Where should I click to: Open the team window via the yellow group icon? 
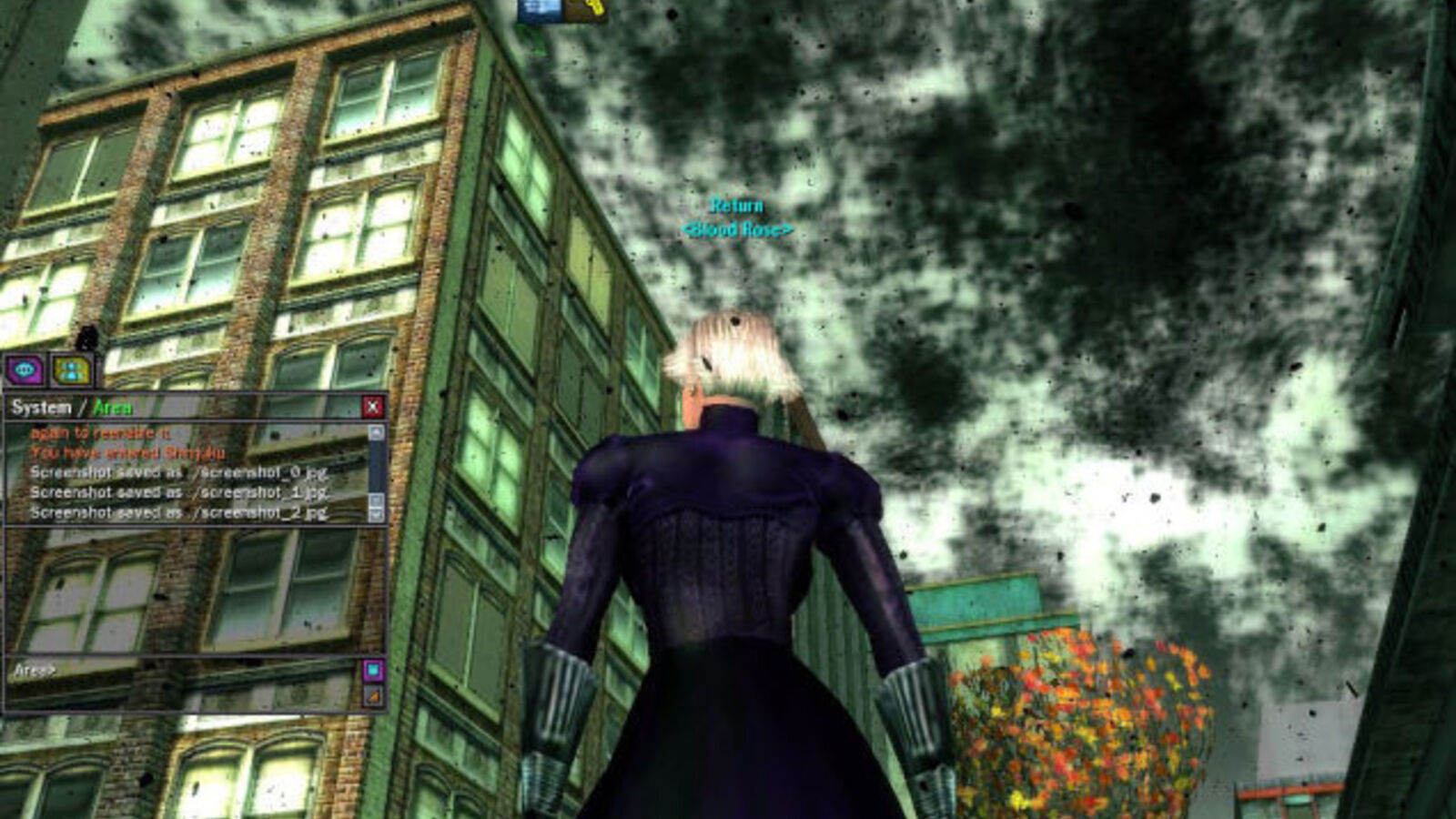pos(71,371)
